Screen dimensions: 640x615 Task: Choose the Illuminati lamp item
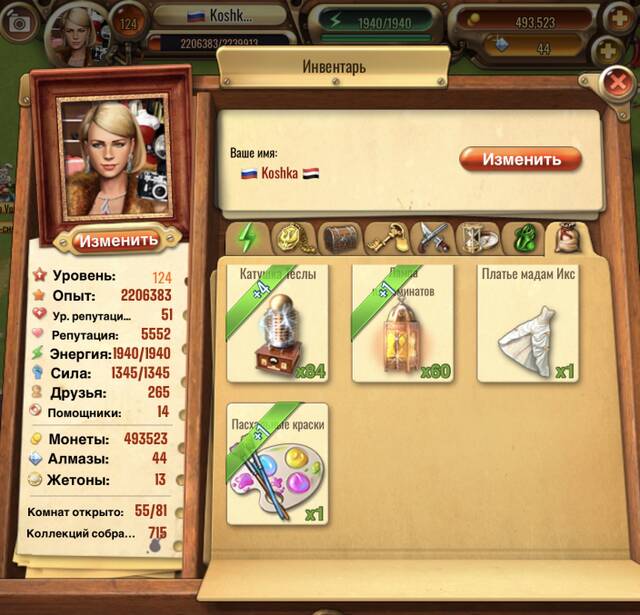coord(402,323)
